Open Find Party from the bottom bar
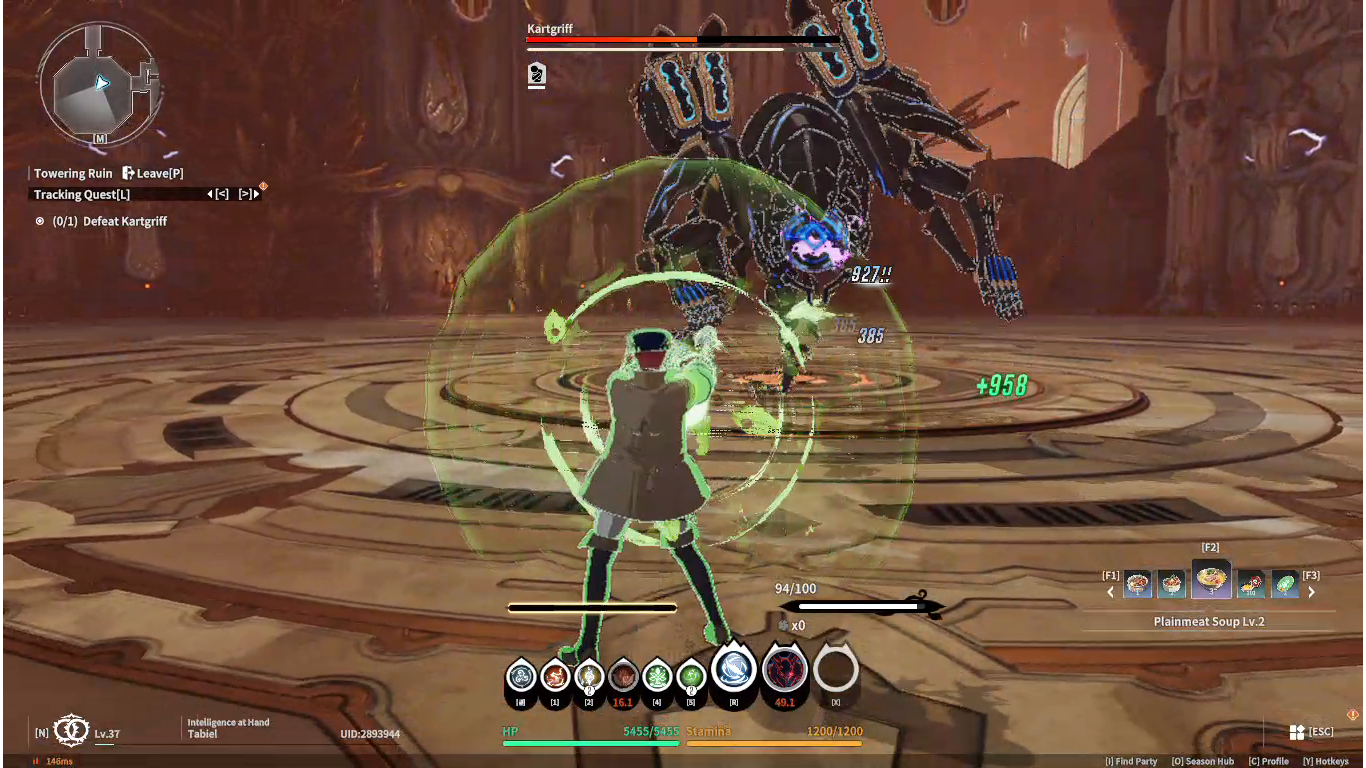Viewport: 1366px width, 768px height. (x=1129, y=761)
